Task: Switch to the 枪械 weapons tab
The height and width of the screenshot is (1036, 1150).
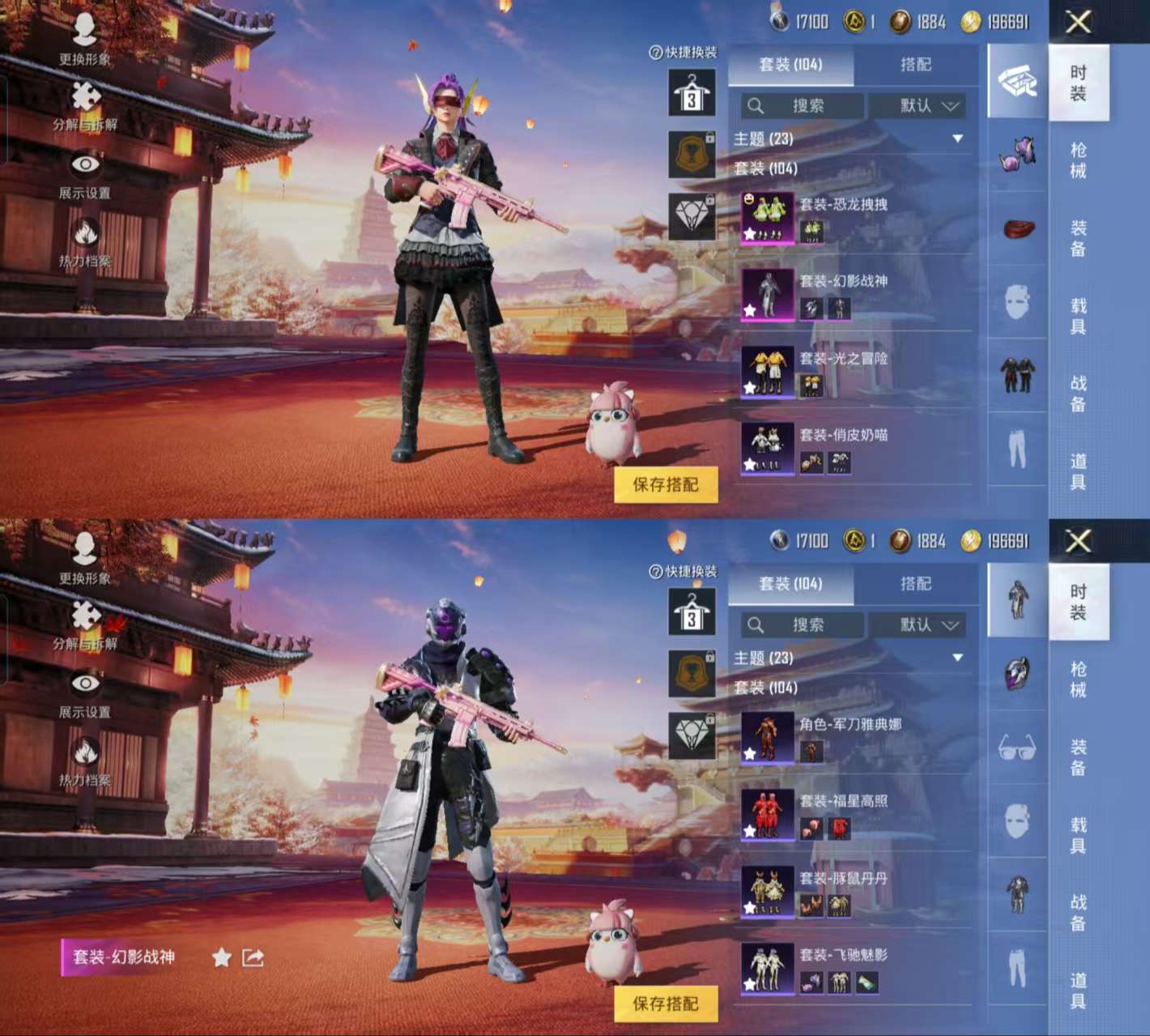Action: pyautogui.click(x=1080, y=160)
